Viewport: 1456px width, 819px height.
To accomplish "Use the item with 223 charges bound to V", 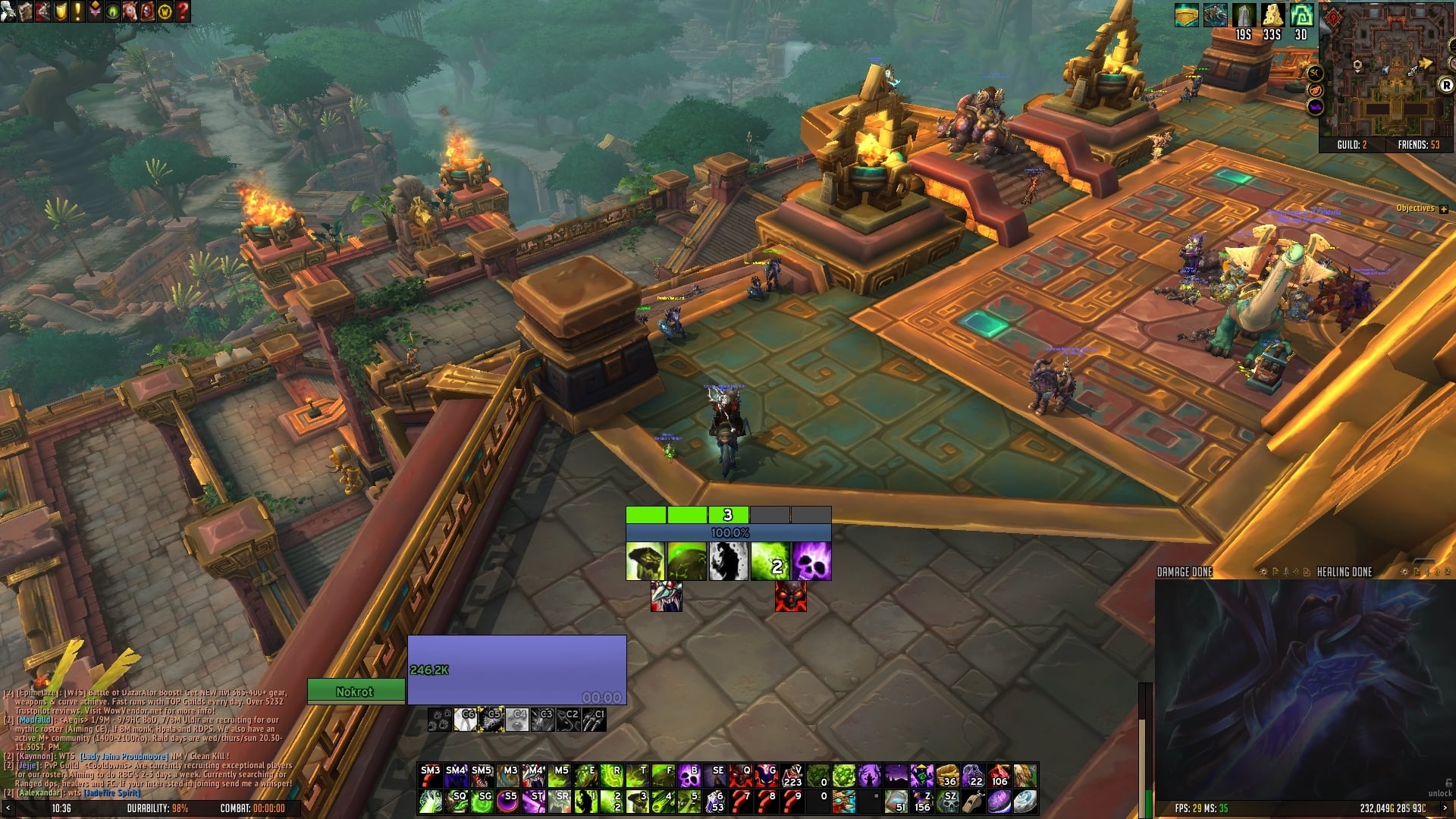I will click(x=792, y=776).
